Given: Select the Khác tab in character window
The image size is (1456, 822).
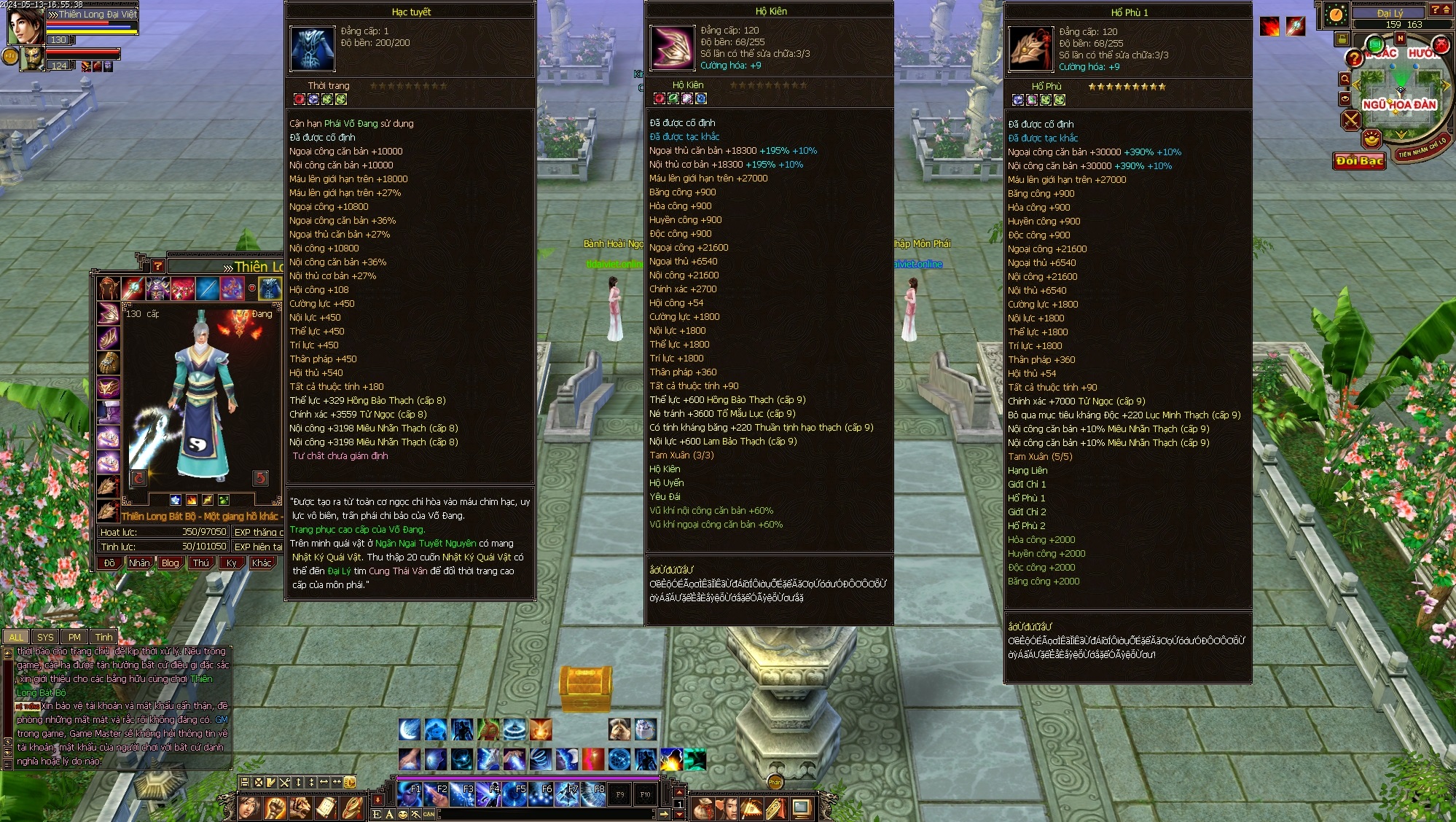Looking at the screenshot, I should coord(261,563).
